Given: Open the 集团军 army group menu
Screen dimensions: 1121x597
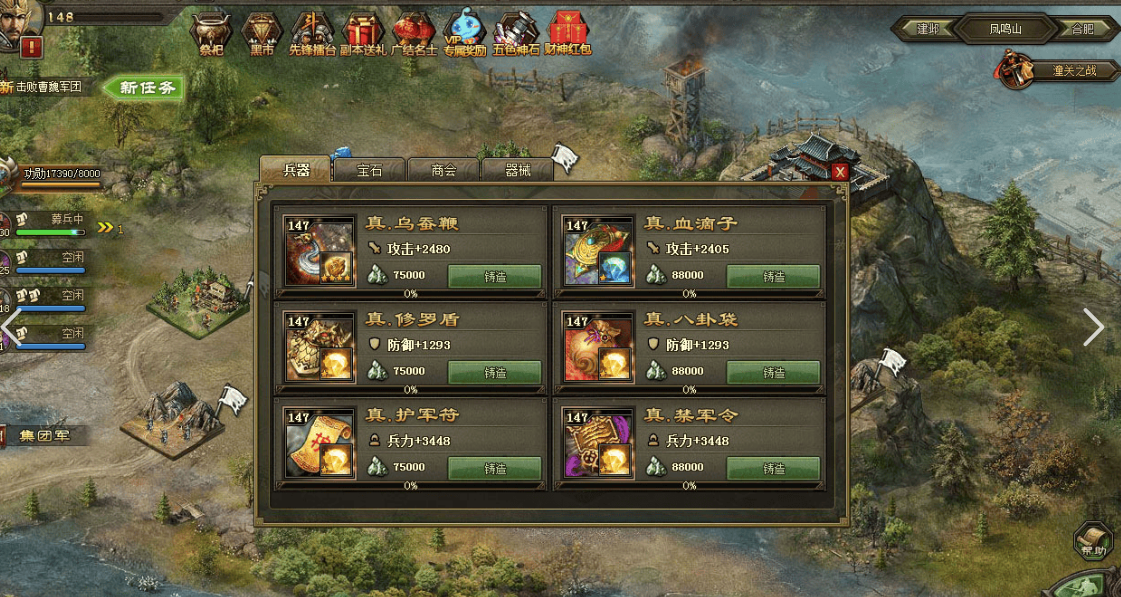Looking at the screenshot, I should tap(45, 436).
